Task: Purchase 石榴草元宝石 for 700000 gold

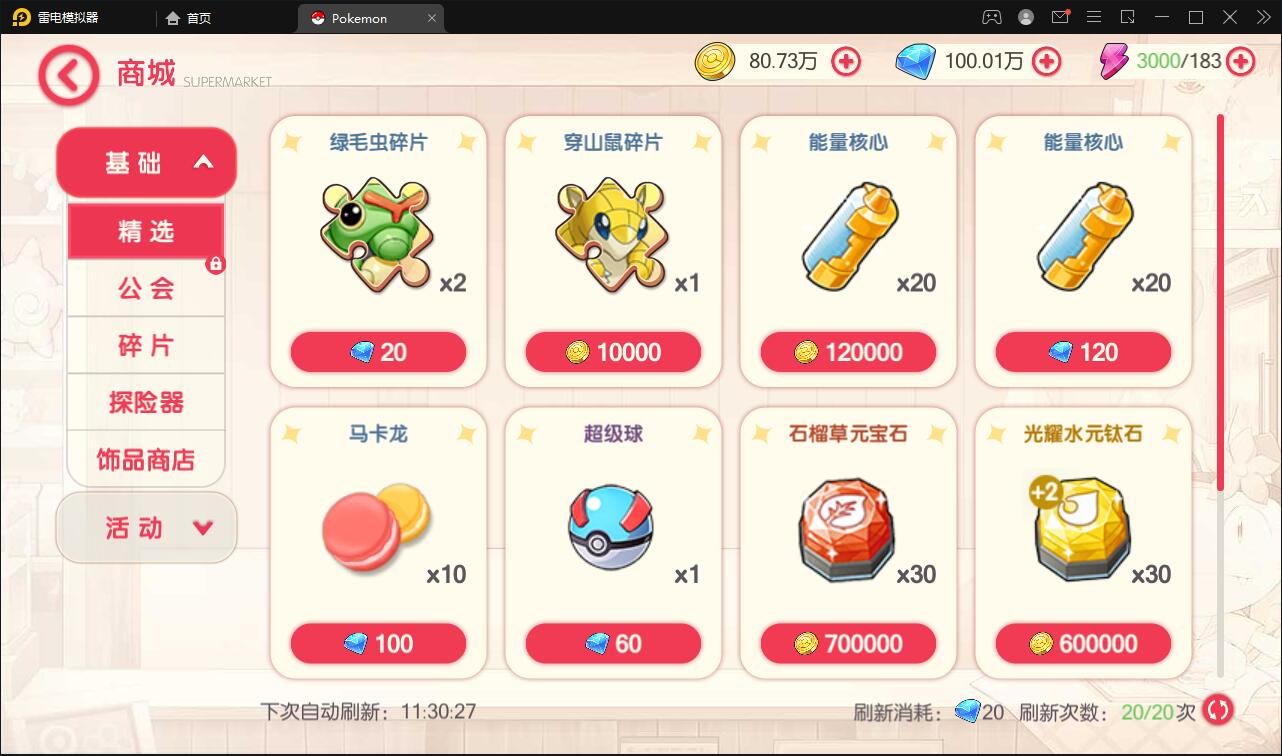Action: tap(848, 643)
